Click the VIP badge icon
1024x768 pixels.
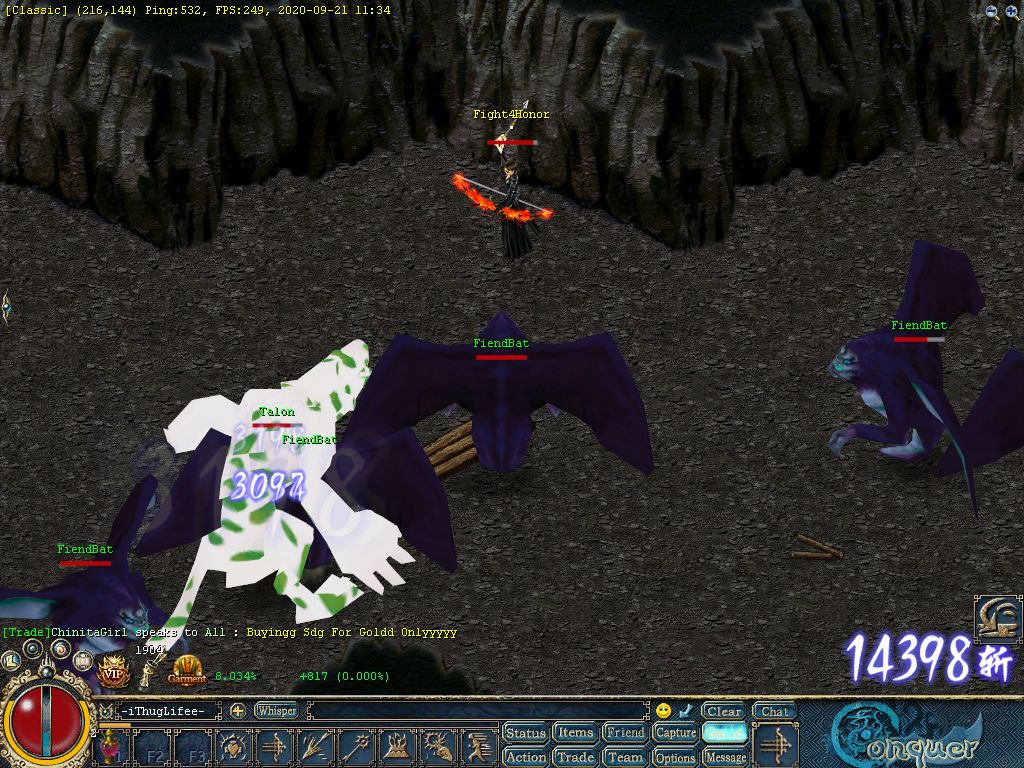[x=112, y=669]
